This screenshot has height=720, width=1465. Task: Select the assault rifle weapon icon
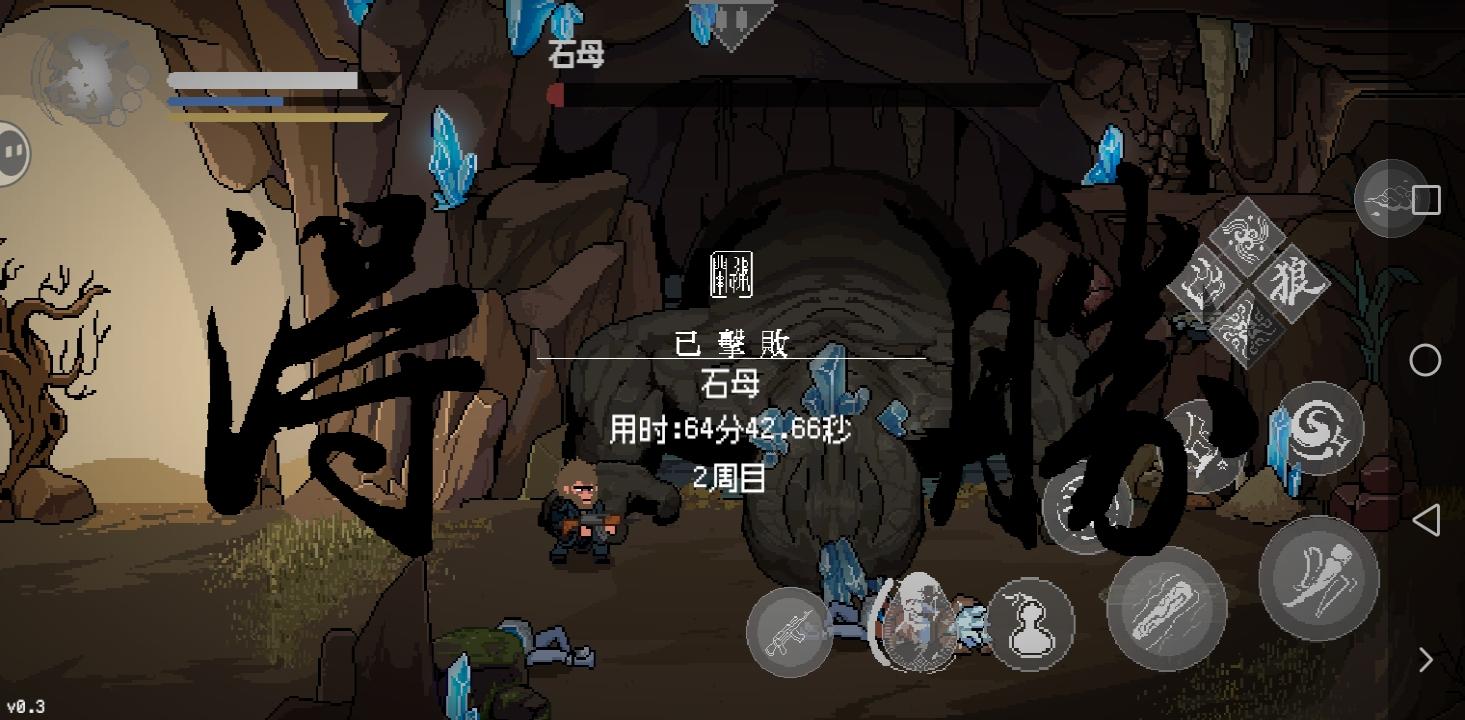pyautogui.click(x=790, y=633)
